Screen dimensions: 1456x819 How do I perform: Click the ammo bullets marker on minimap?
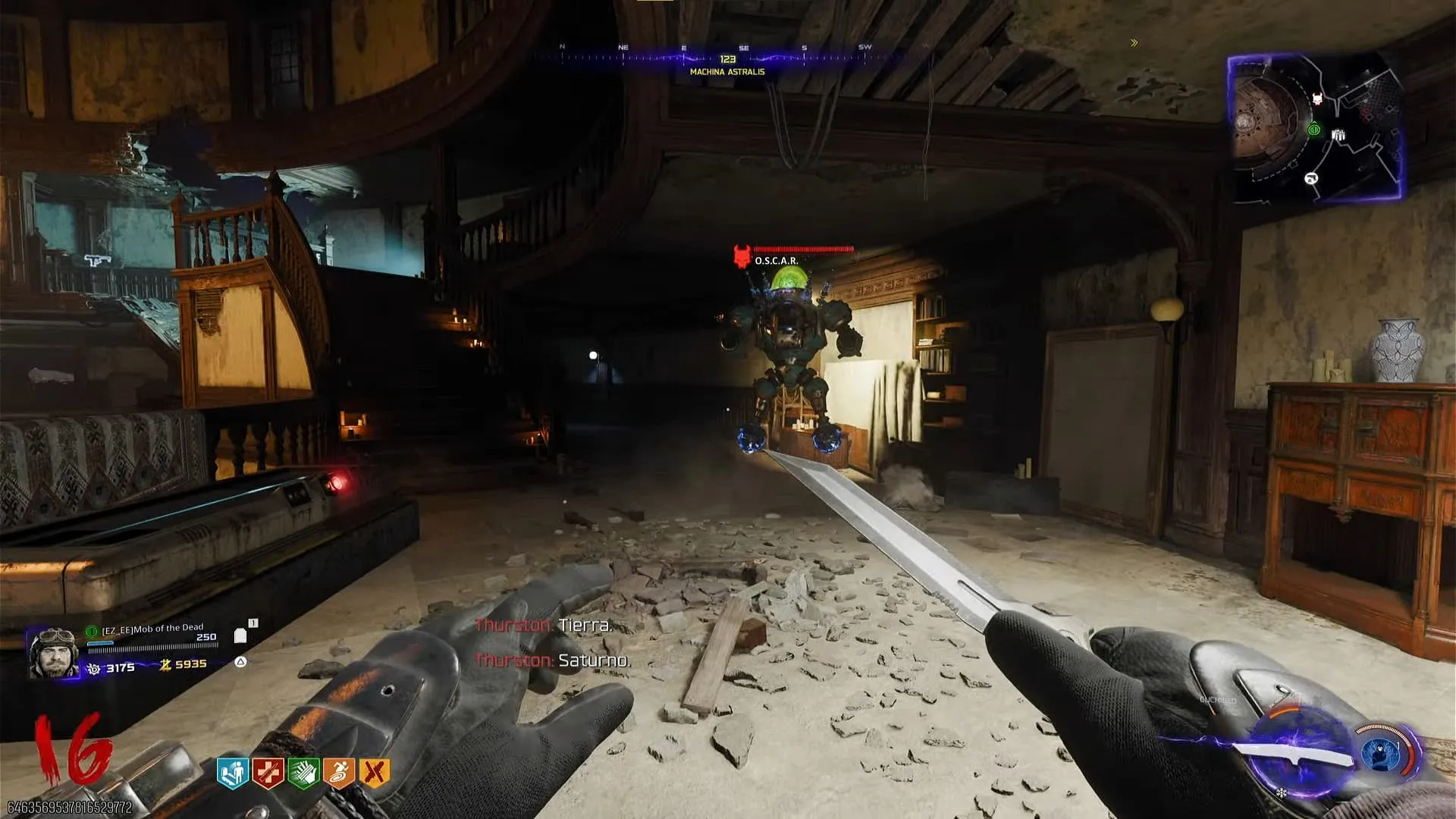pyautogui.click(x=1338, y=135)
